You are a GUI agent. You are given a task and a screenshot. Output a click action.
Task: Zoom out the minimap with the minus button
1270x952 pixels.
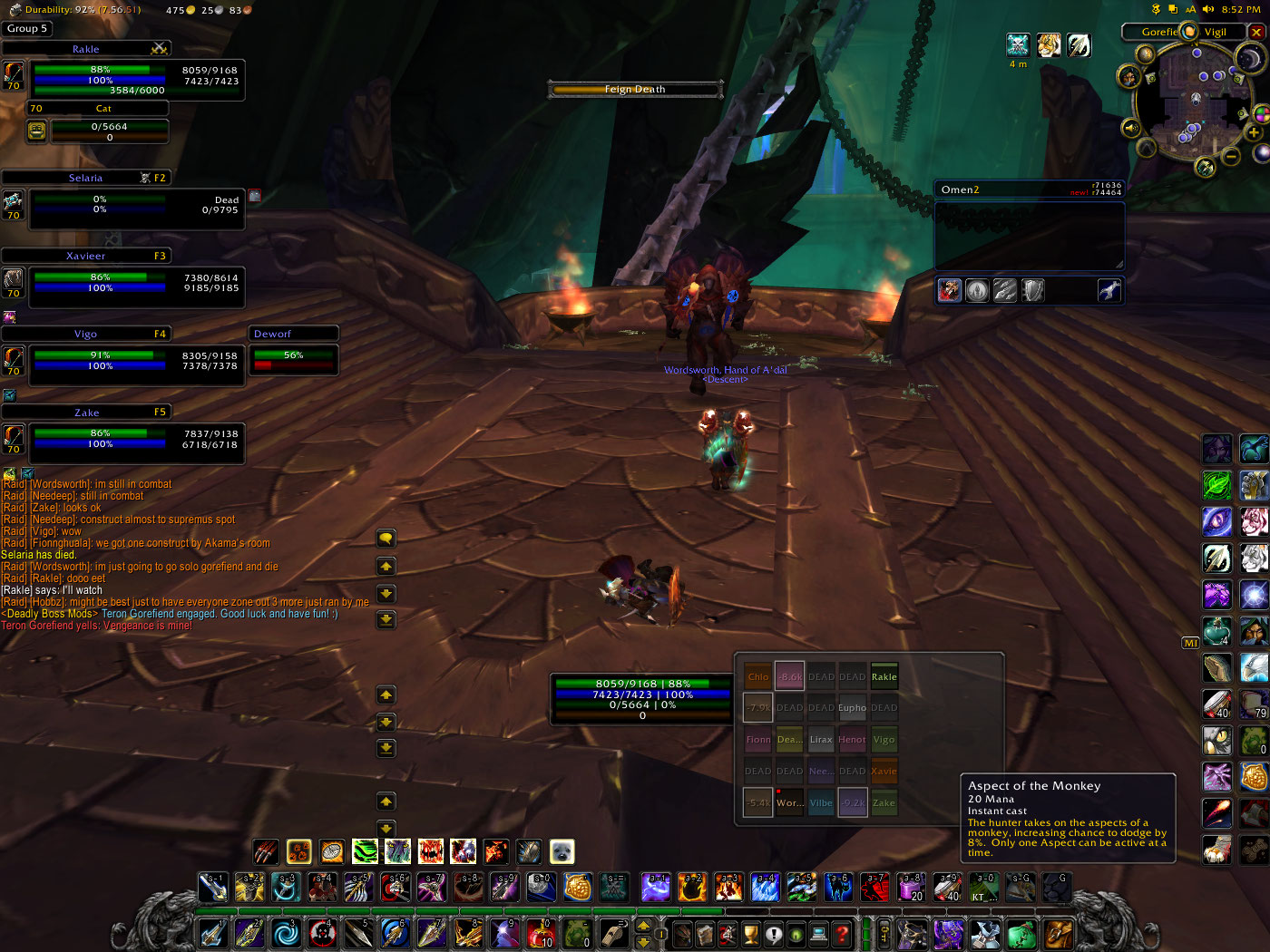pyautogui.click(x=1231, y=156)
